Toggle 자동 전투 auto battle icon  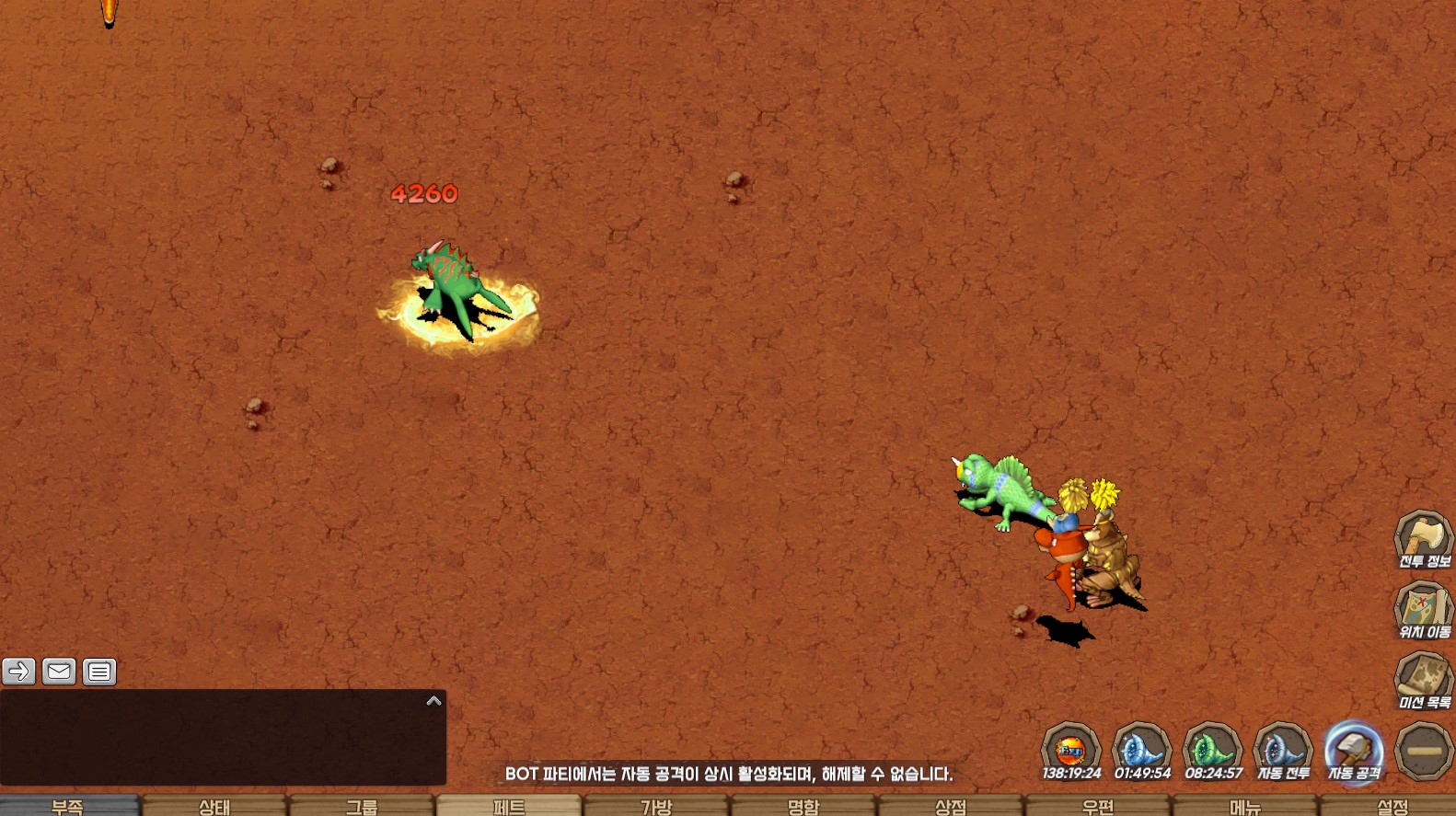(1283, 751)
